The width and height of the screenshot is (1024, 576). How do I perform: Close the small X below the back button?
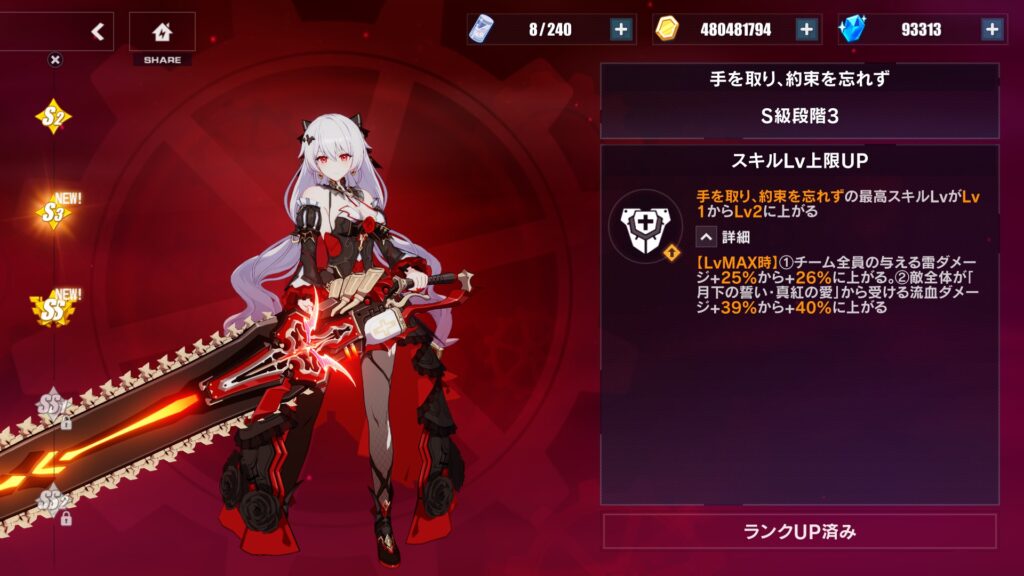point(55,59)
